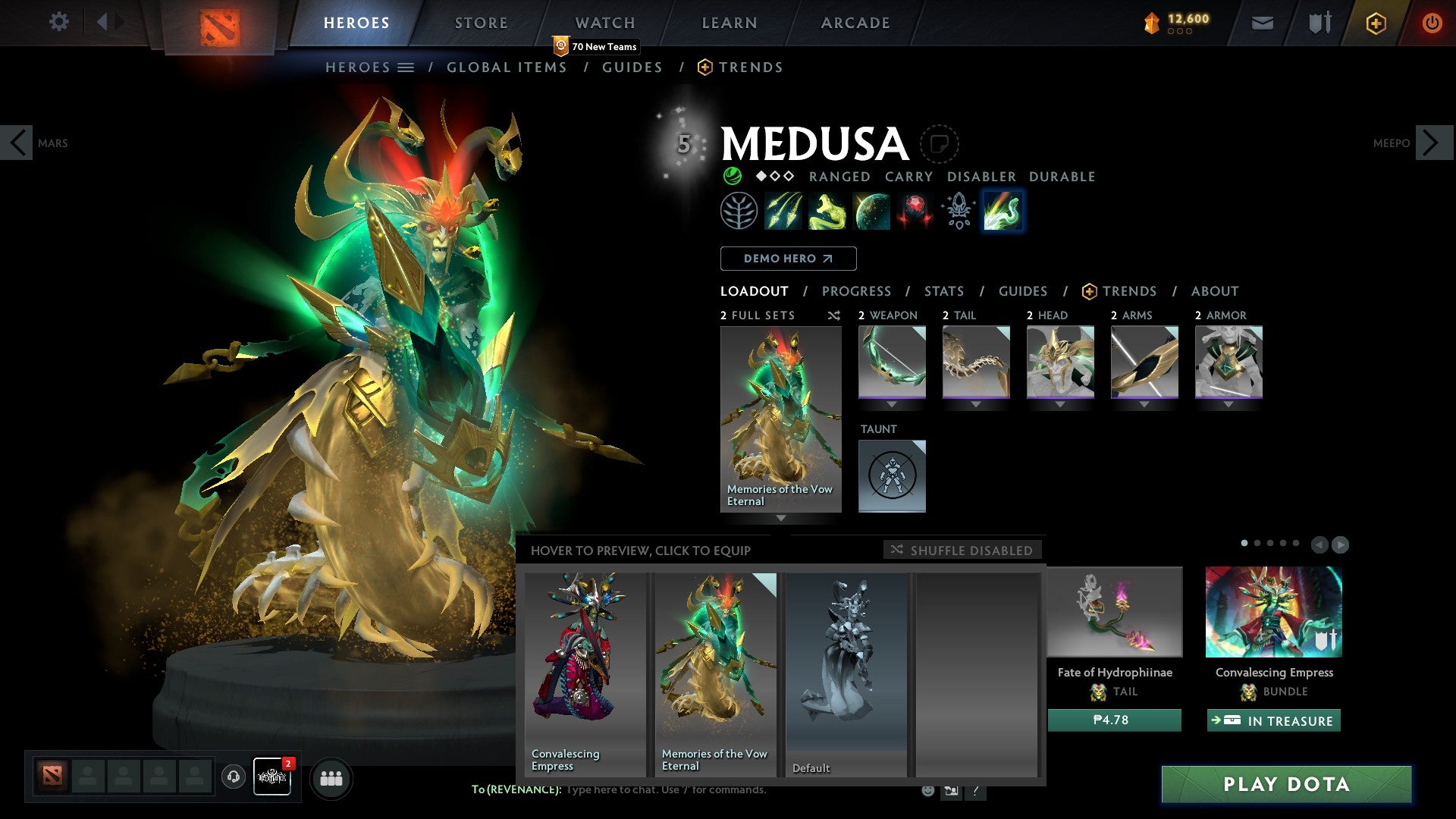Switch to the Stats tab
This screenshot has height=819, width=1456.
pyautogui.click(x=943, y=290)
